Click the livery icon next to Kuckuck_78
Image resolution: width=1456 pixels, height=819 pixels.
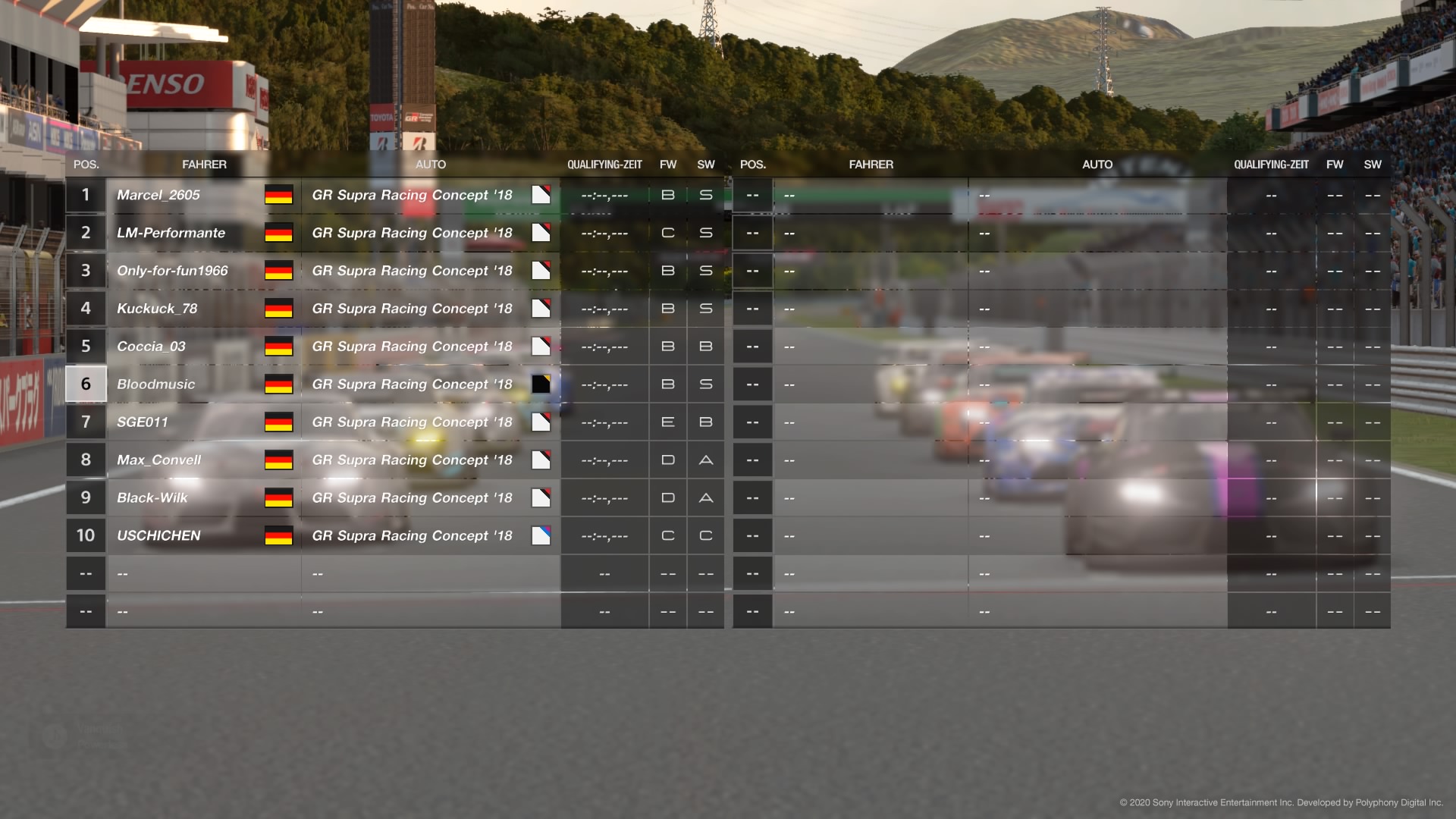(541, 309)
